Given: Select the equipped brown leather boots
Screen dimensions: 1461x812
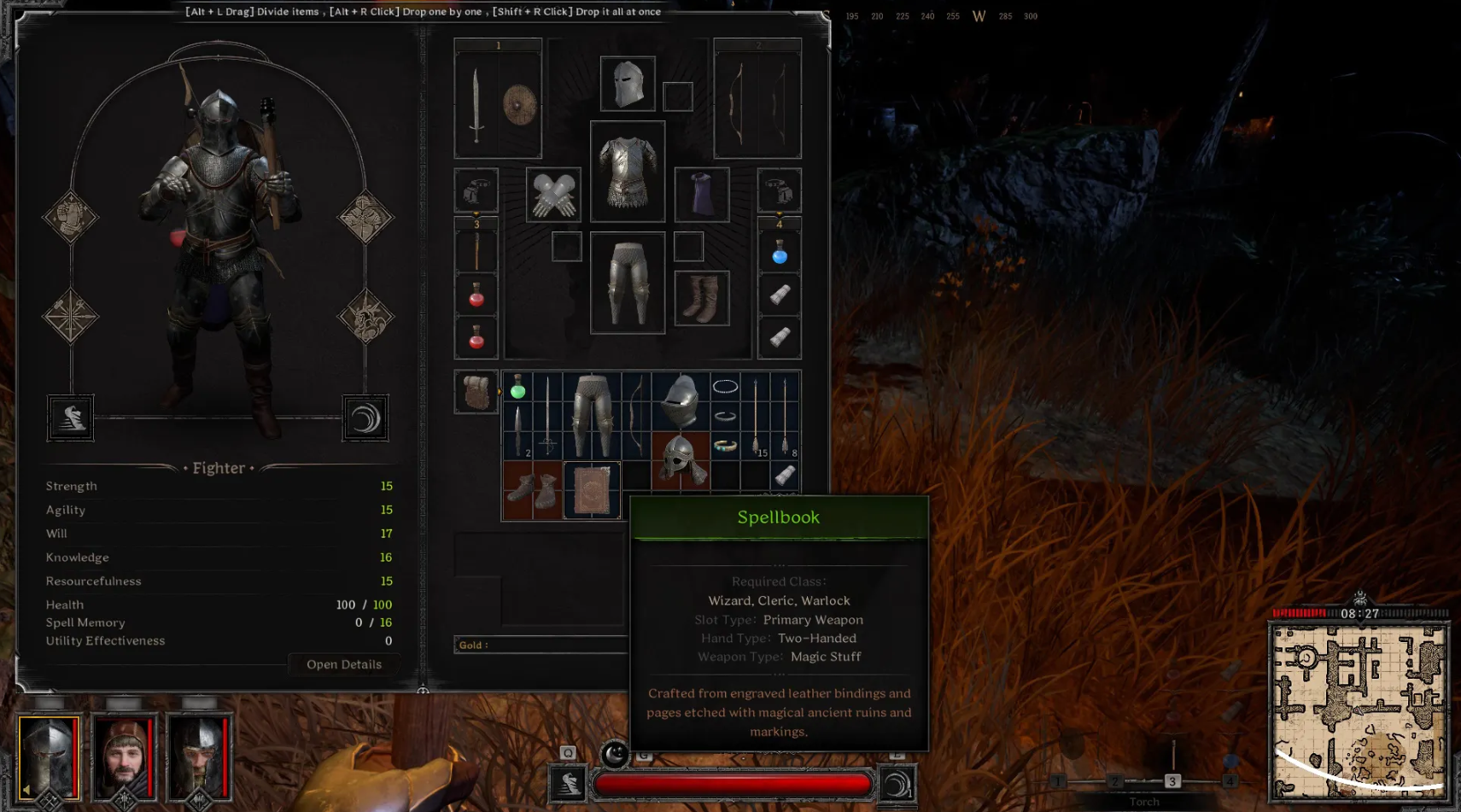Looking at the screenshot, I should 702,298.
